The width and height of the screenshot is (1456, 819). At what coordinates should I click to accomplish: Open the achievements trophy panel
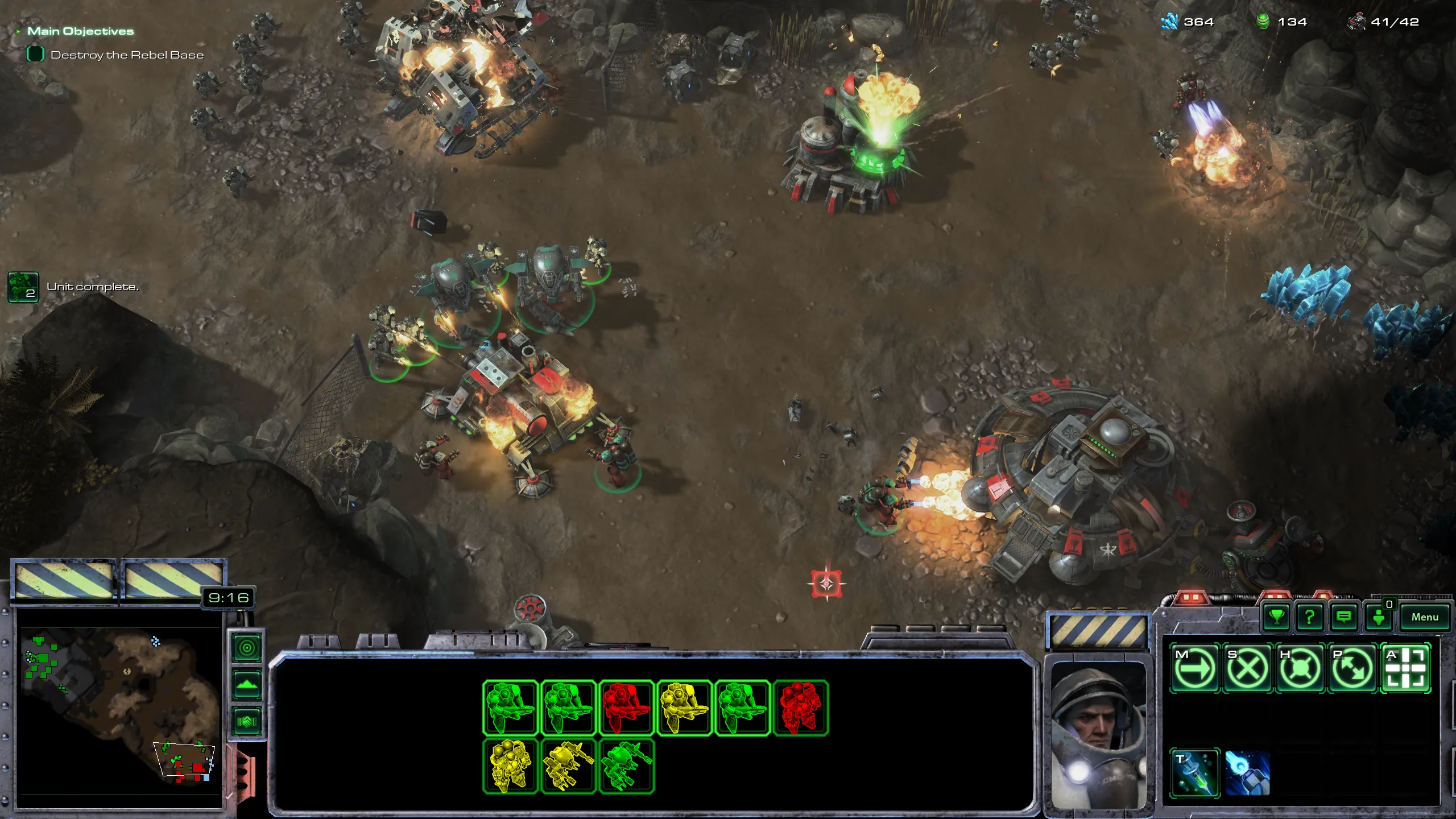coord(1277,617)
